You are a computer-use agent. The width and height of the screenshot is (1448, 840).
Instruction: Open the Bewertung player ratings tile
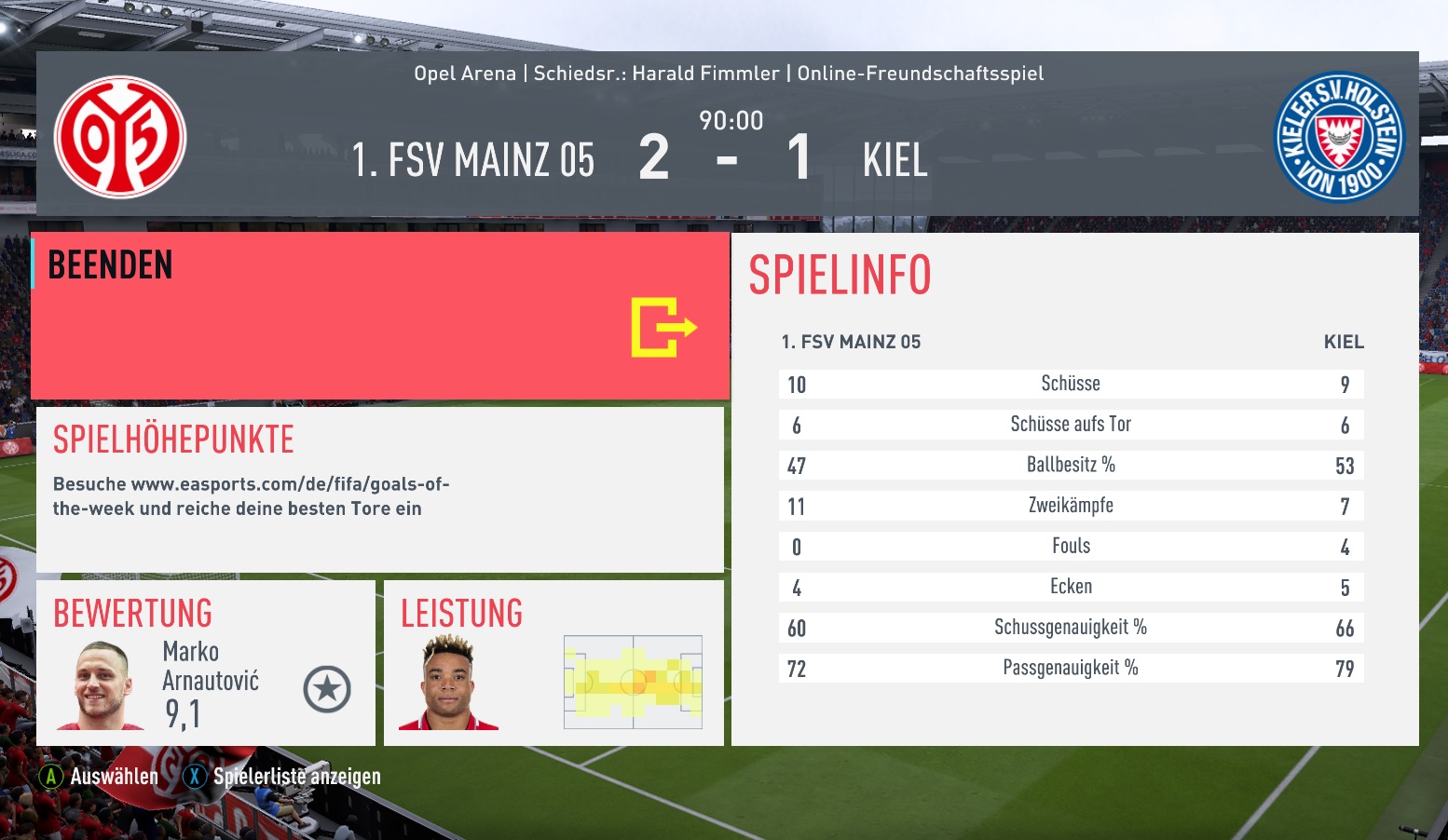pos(205,663)
